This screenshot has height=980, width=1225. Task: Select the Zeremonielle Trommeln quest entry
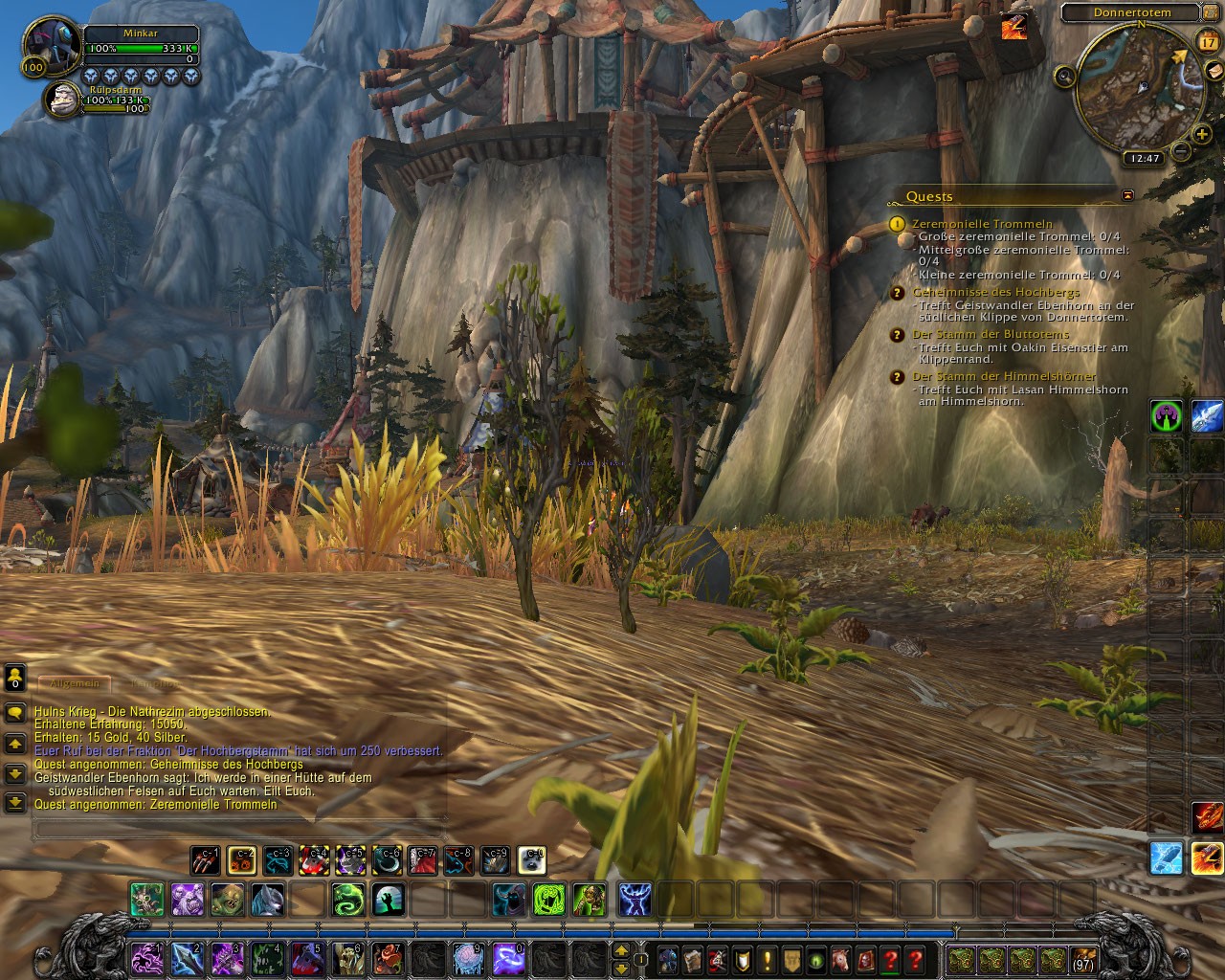click(x=982, y=223)
